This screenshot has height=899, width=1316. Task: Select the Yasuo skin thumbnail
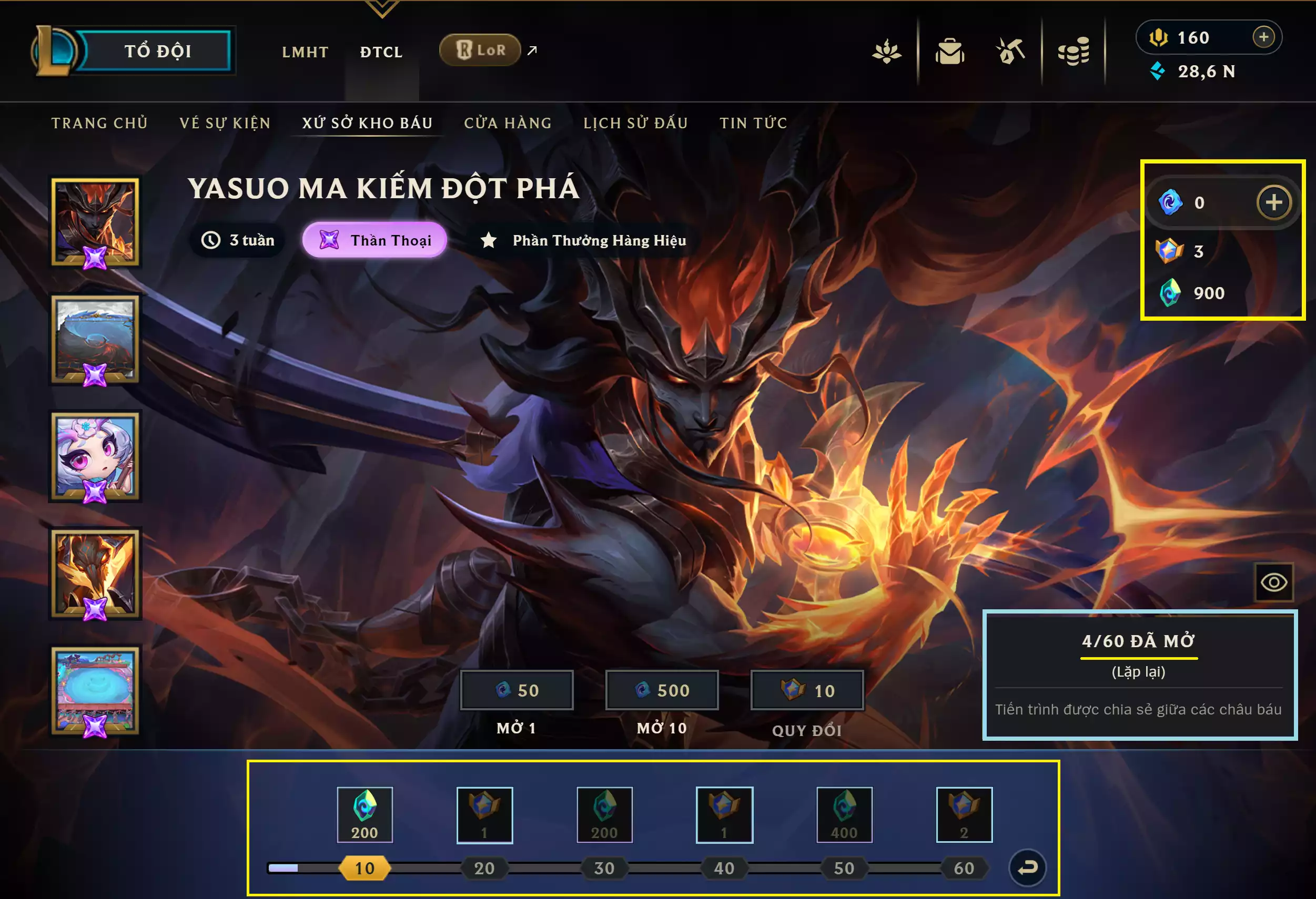coord(95,222)
